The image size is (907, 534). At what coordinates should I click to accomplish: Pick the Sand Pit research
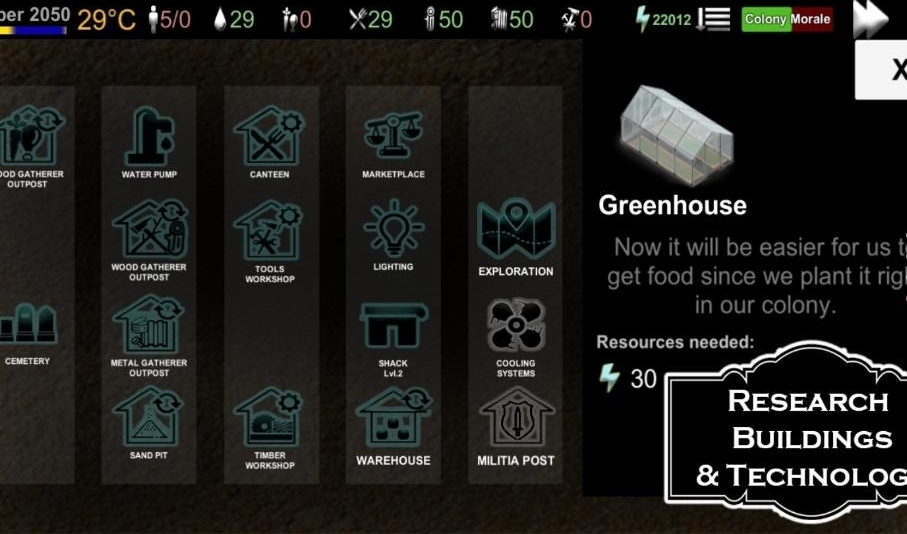[x=149, y=419]
